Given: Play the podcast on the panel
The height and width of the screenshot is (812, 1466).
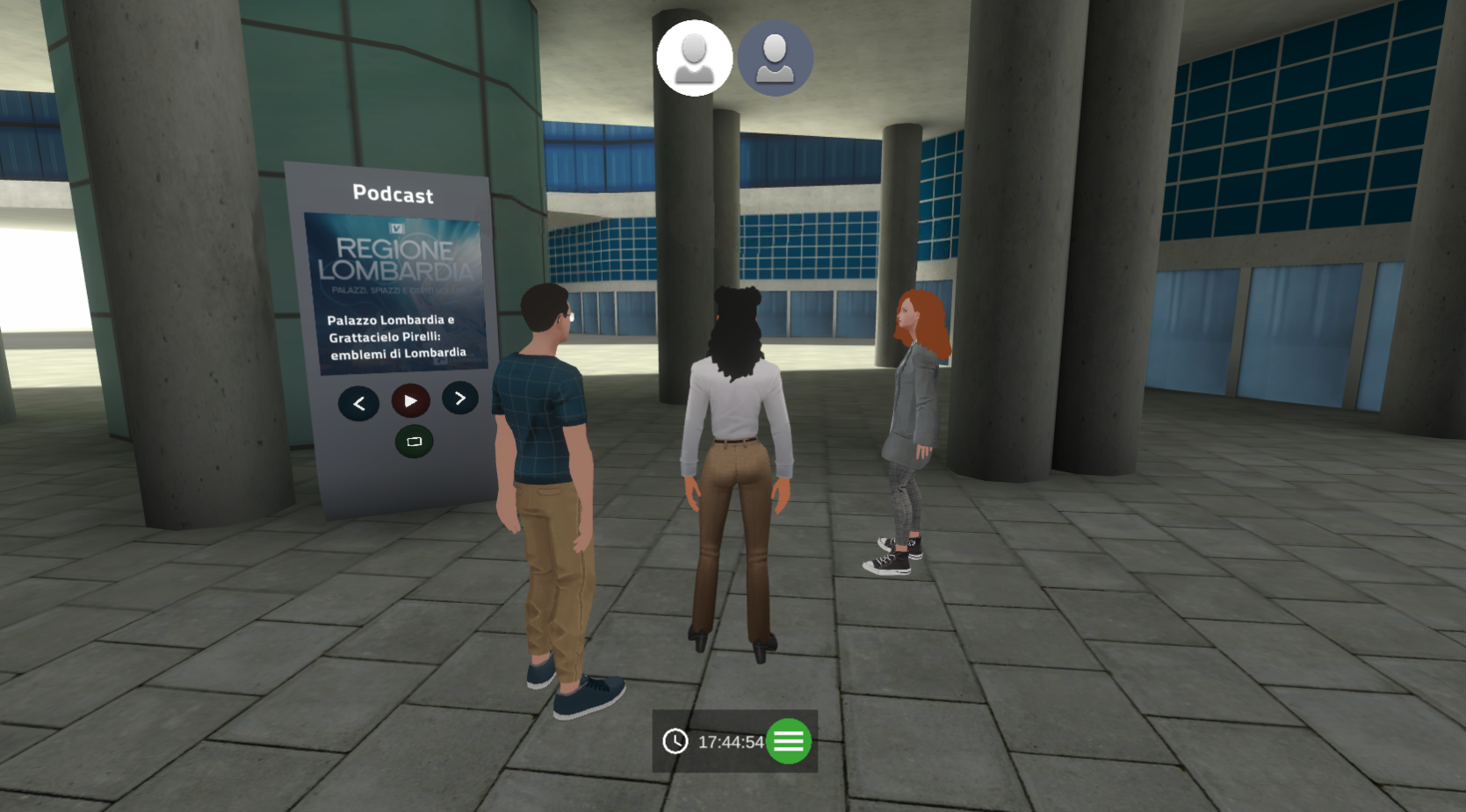Looking at the screenshot, I should coord(410,400).
